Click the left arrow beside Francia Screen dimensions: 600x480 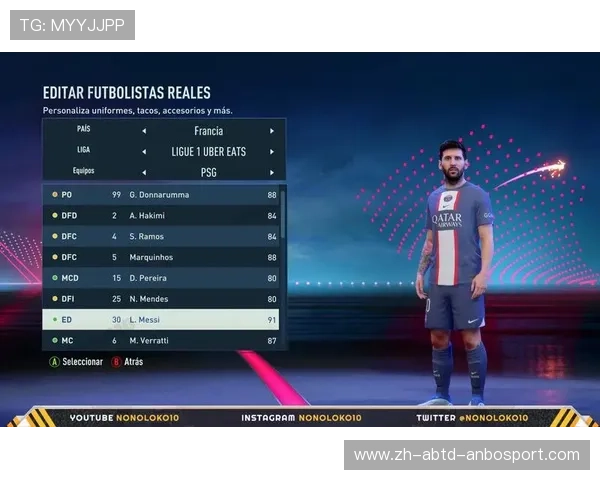pyautogui.click(x=143, y=131)
